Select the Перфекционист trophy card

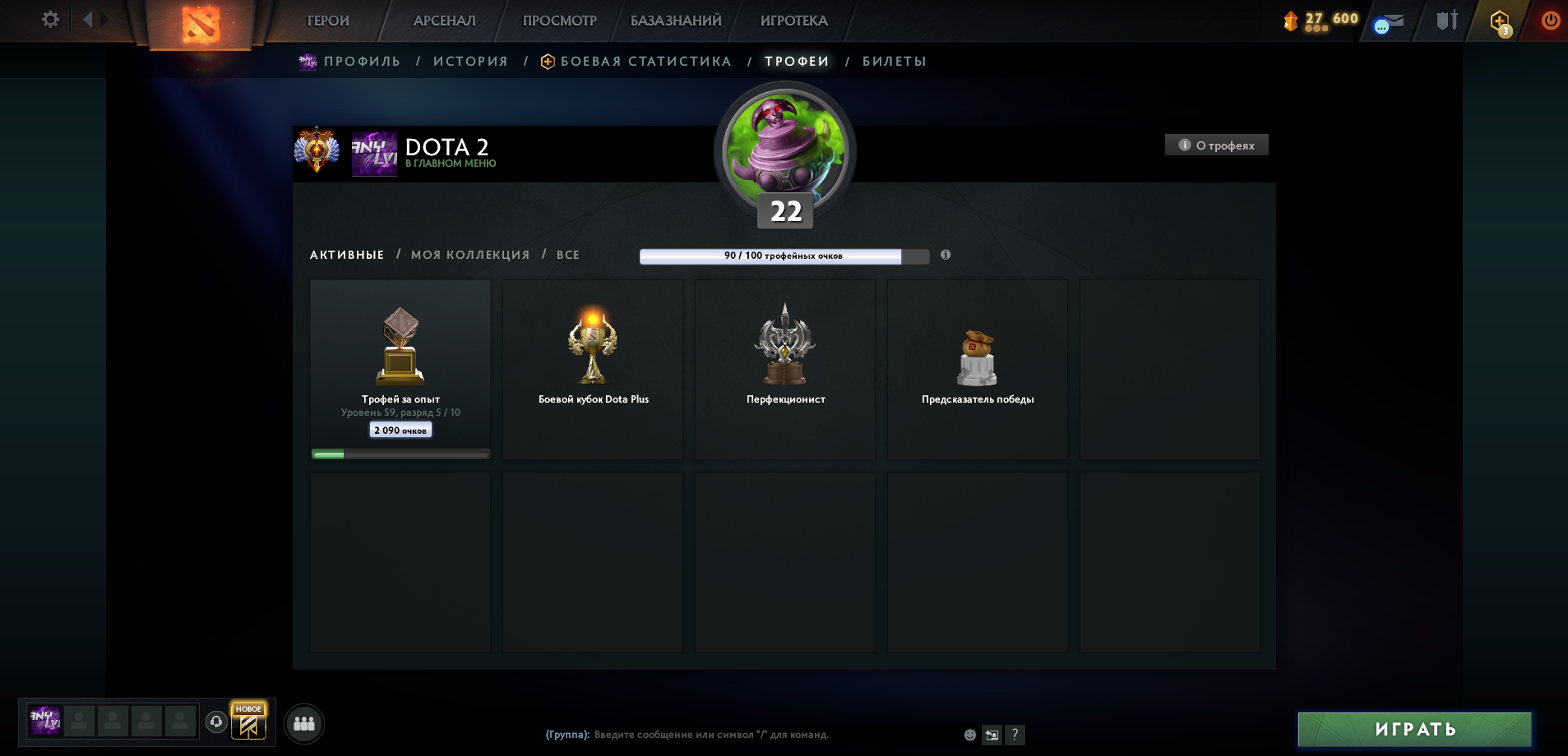(785, 368)
